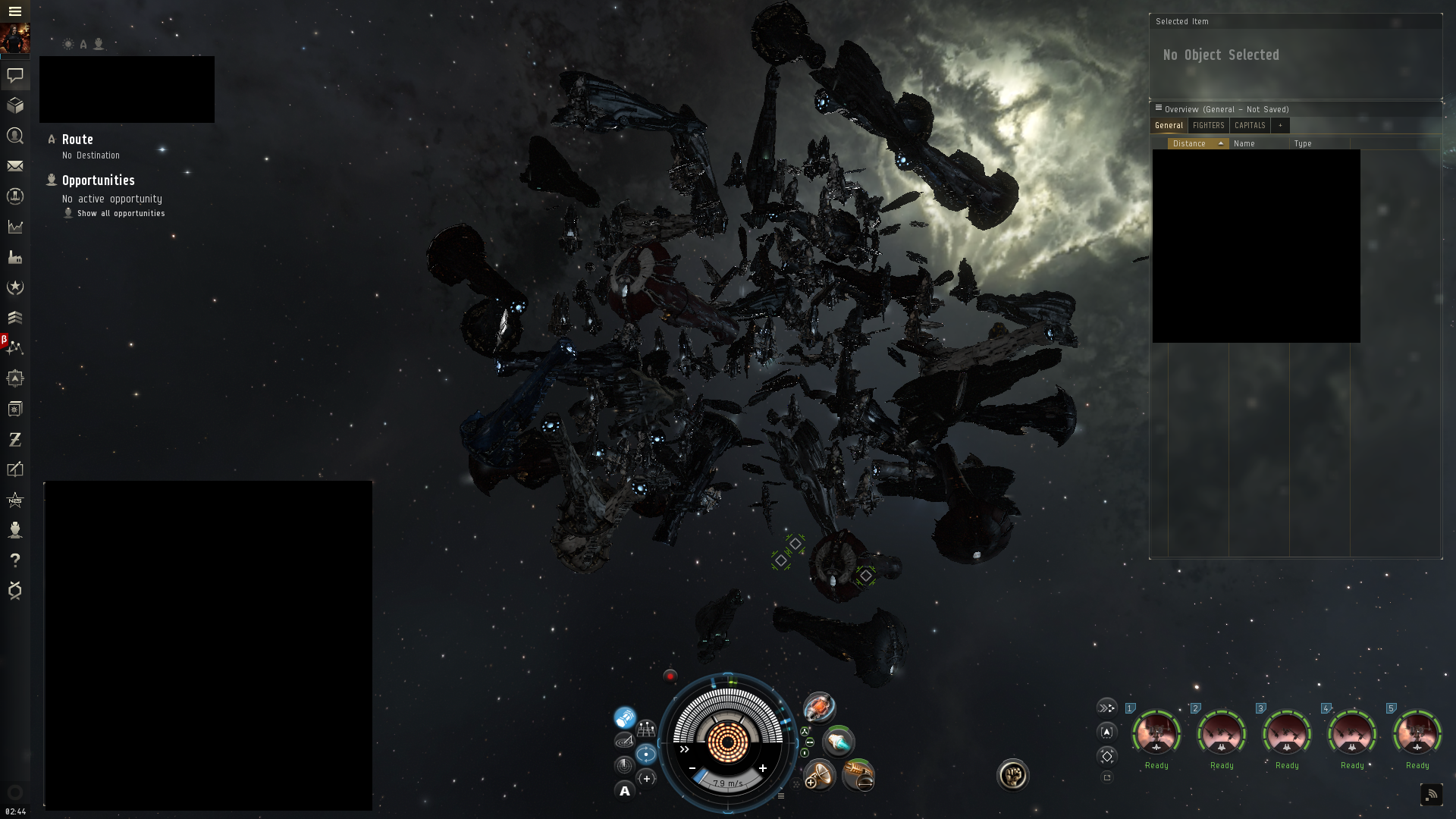Image resolution: width=1456 pixels, height=819 pixels.
Task: Sort overview by Name column
Action: pos(1244,143)
